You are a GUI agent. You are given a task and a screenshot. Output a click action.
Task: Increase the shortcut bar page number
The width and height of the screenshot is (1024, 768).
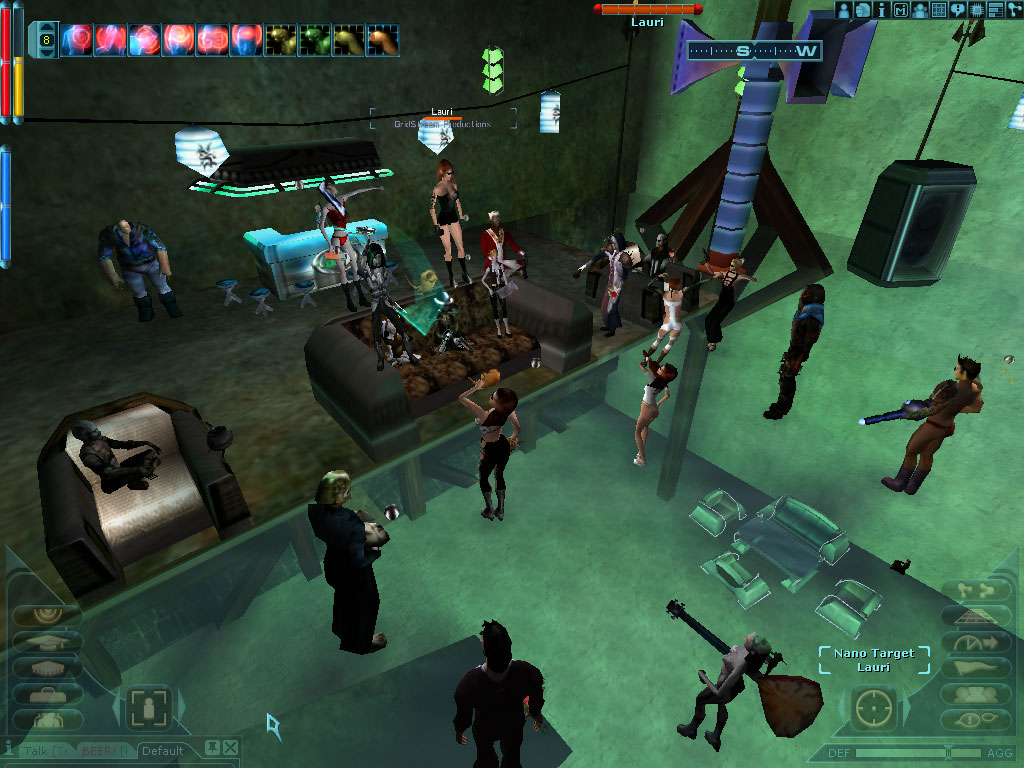click(x=46, y=27)
